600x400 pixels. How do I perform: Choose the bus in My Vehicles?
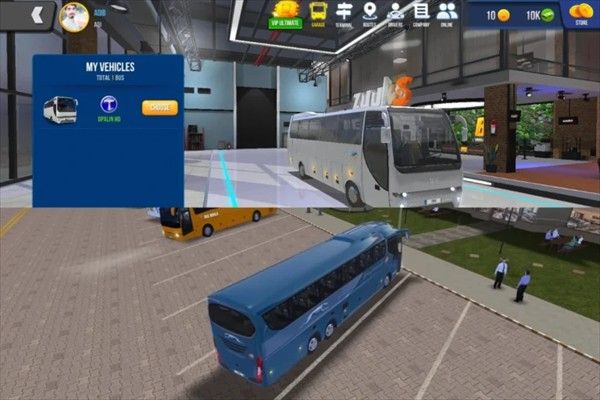(x=159, y=107)
